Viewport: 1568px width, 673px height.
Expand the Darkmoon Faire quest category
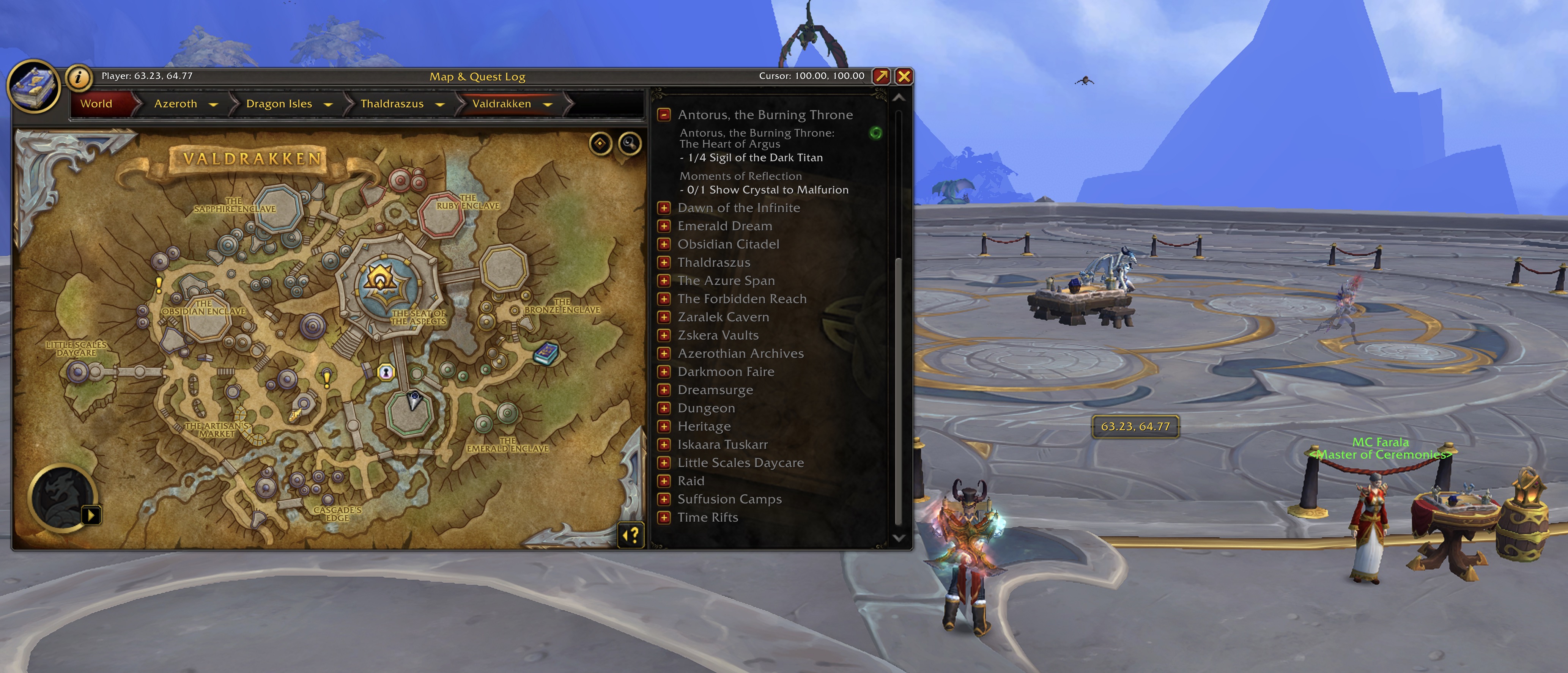pos(664,372)
